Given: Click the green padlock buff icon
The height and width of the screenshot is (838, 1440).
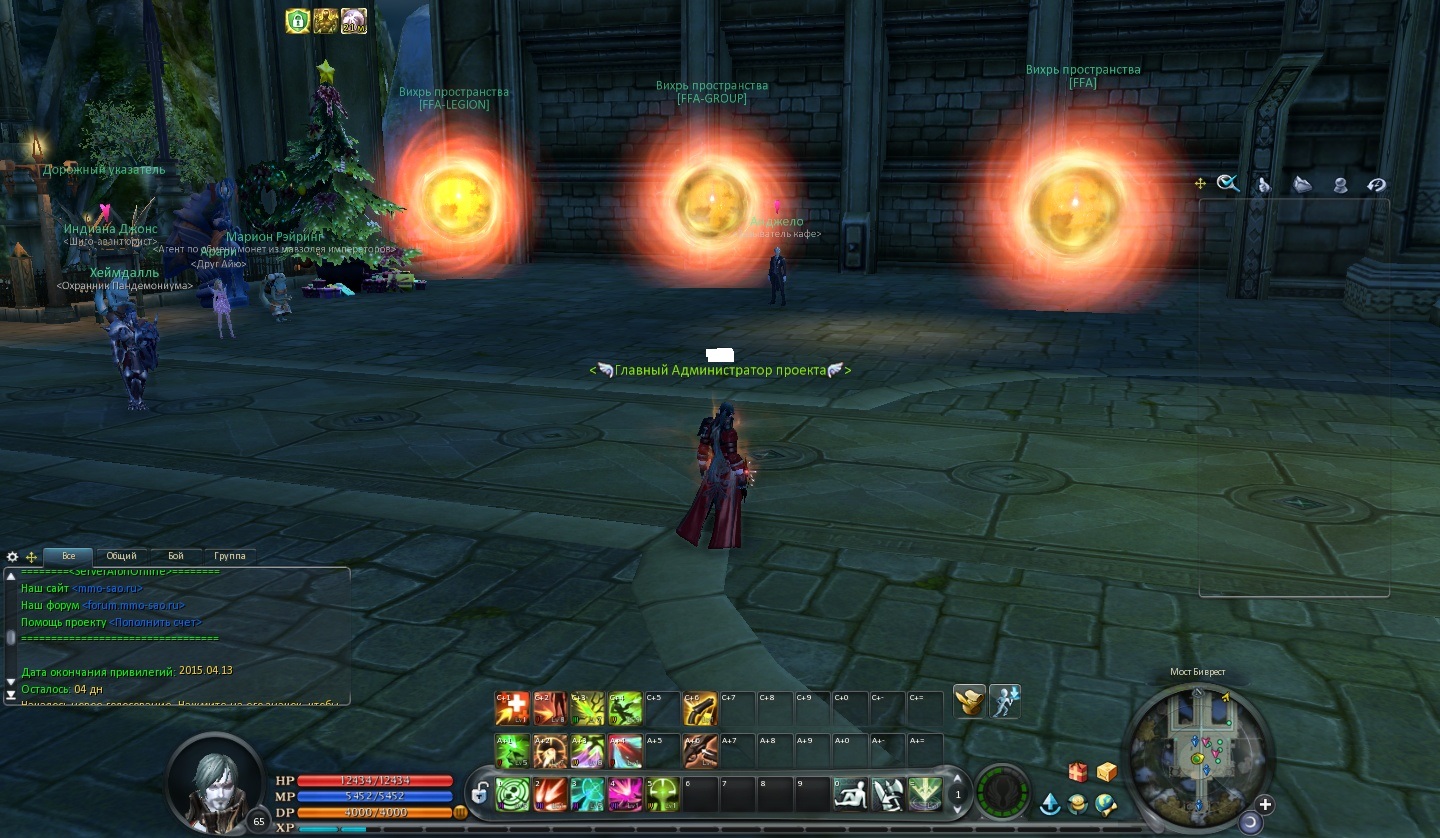Looking at the screenshot, I should (297, 21).
